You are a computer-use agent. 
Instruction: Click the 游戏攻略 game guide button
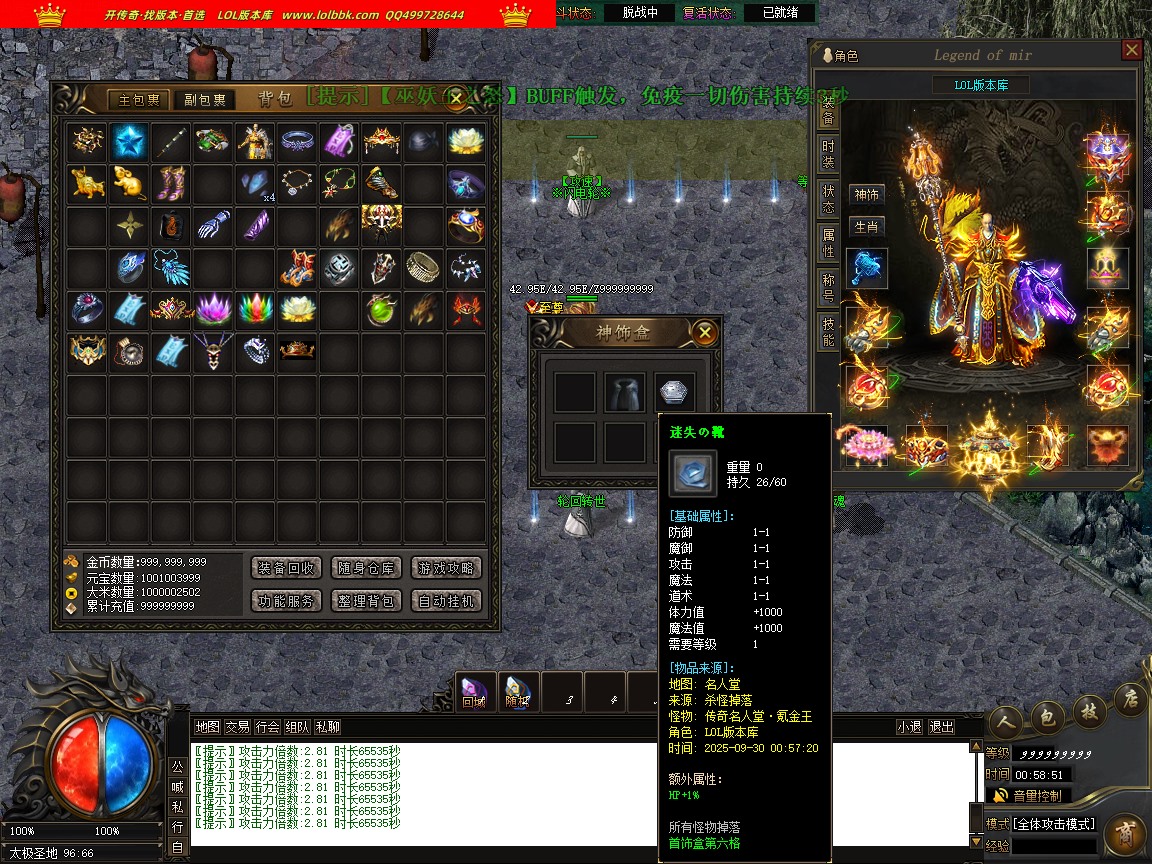[x=446, y=568]
